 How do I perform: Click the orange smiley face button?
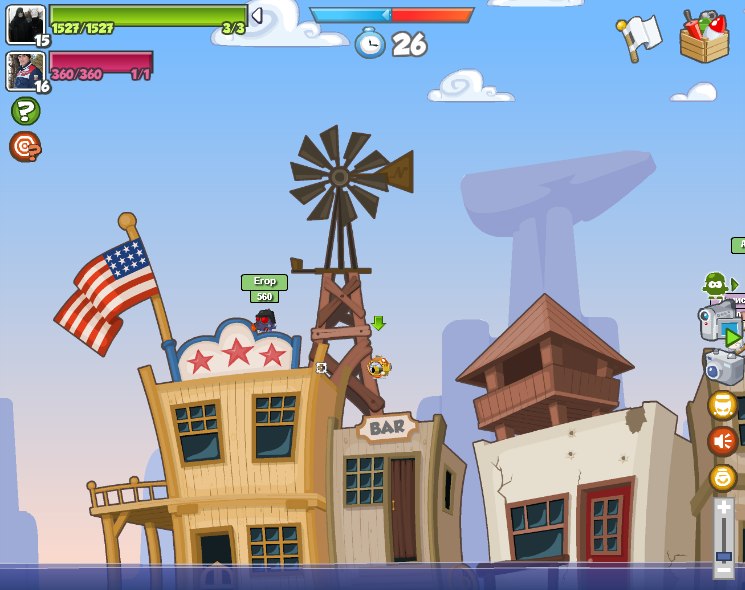pyautogui.click(x=722, y=477)
